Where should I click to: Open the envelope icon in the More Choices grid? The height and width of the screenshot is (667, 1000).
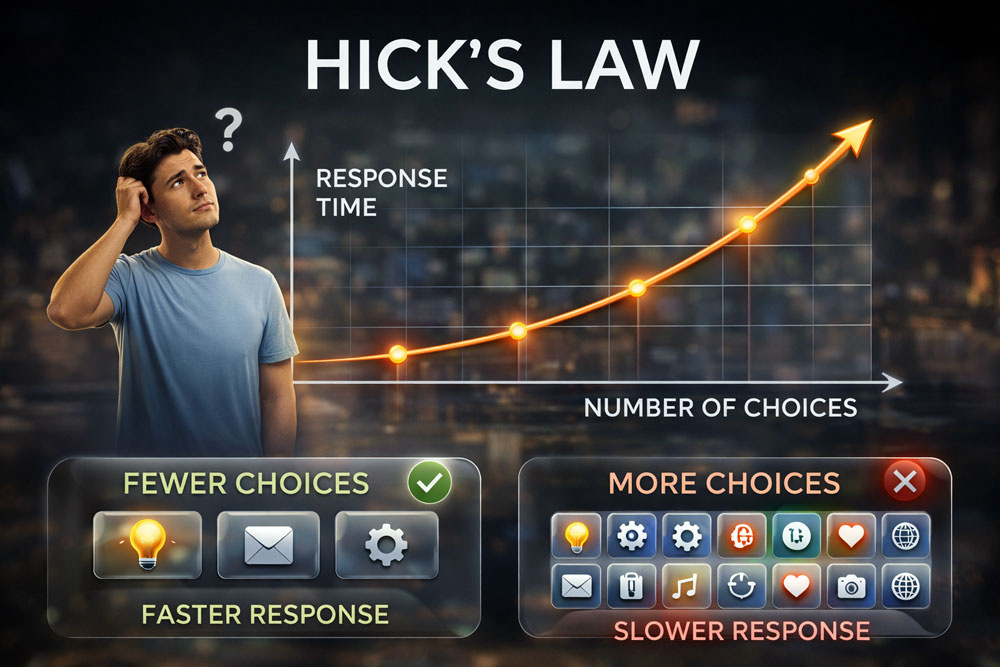577,587
